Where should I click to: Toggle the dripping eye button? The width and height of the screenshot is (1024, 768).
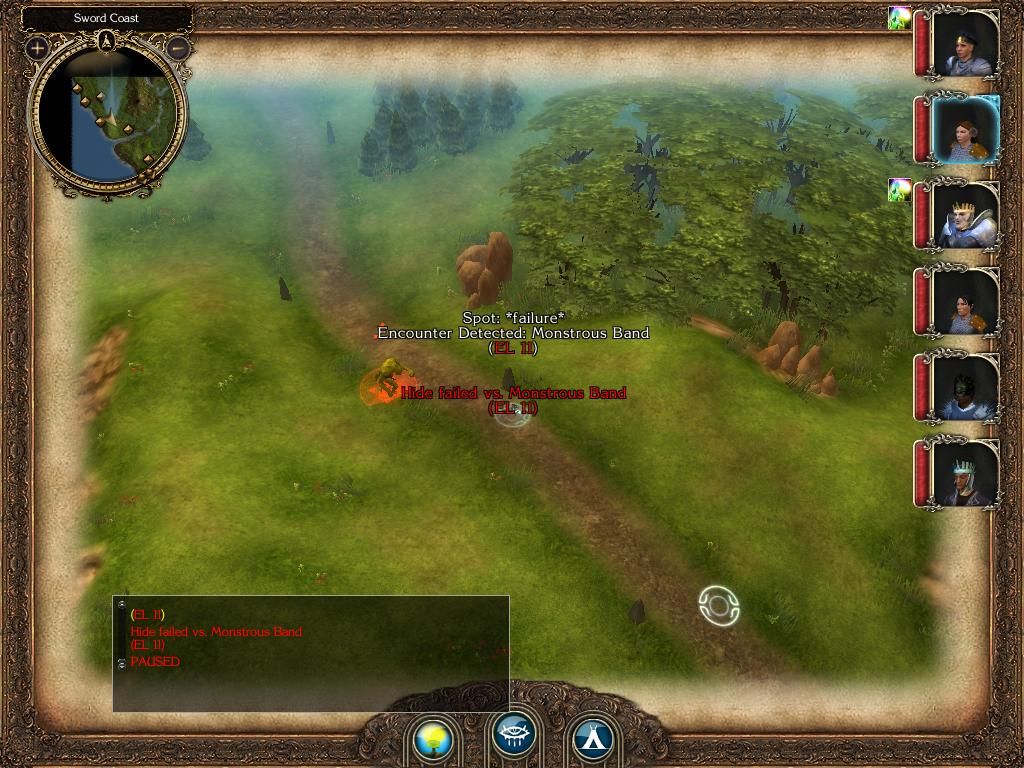coord(514,737)
